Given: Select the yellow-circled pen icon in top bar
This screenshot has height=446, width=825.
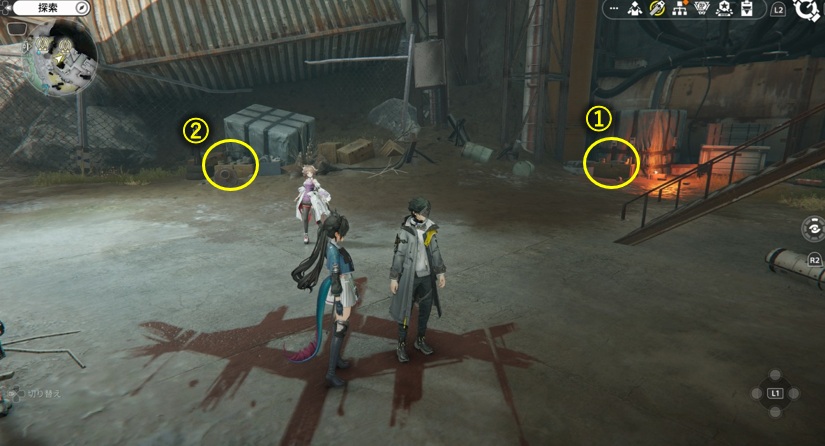Looking at the screenshot, I should click(x=657, y=9).
